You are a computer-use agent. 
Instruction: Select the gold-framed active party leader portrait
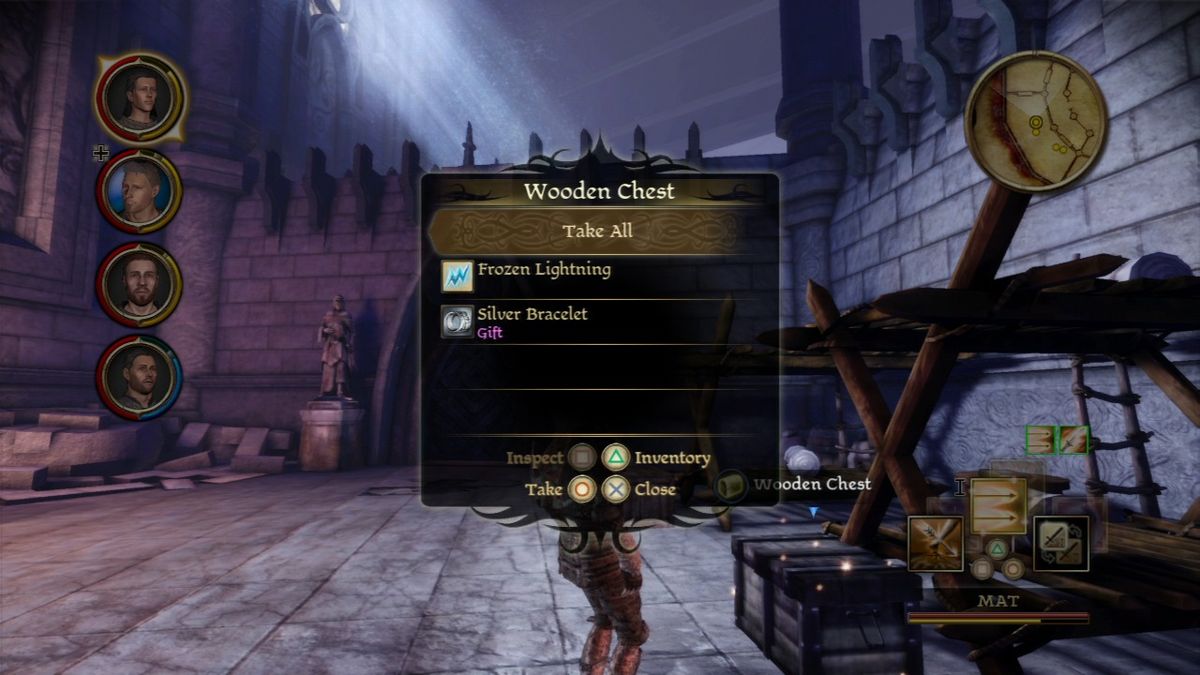(140, 97)
